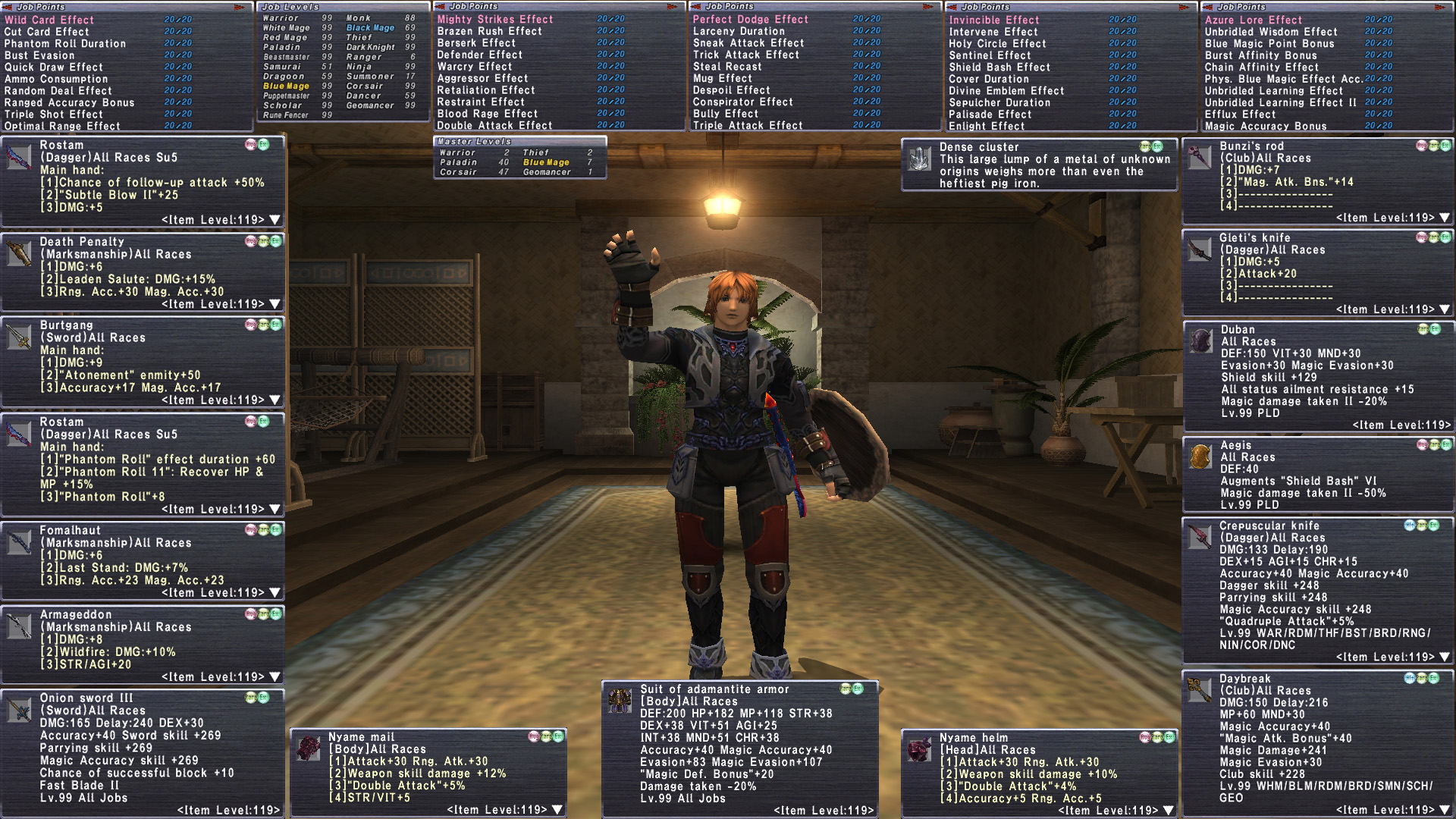
Task: Choose the Nyame helm icon
Action: click(919, 749)
